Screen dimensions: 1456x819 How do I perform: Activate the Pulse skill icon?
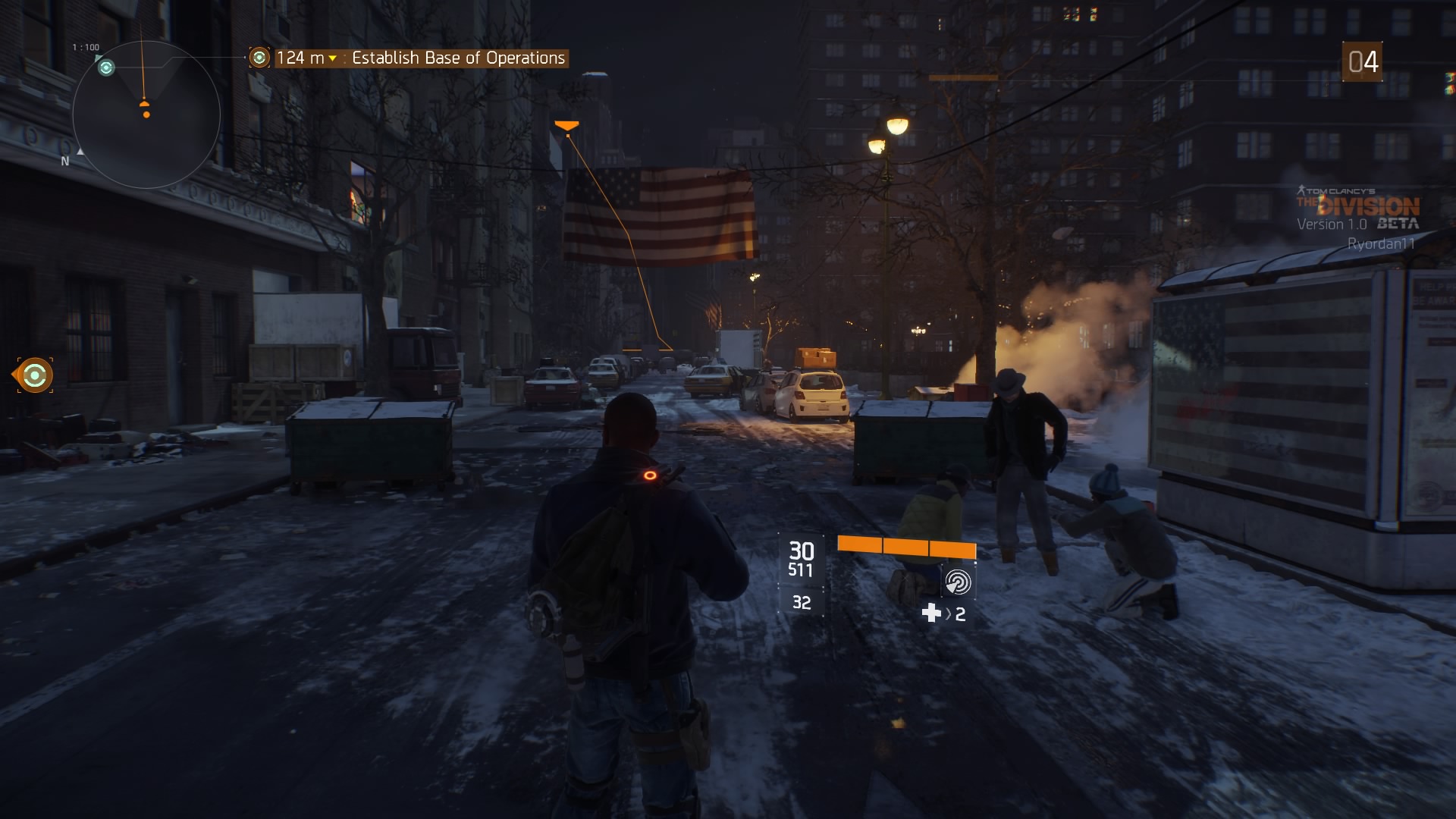click(x=958, y=582)
